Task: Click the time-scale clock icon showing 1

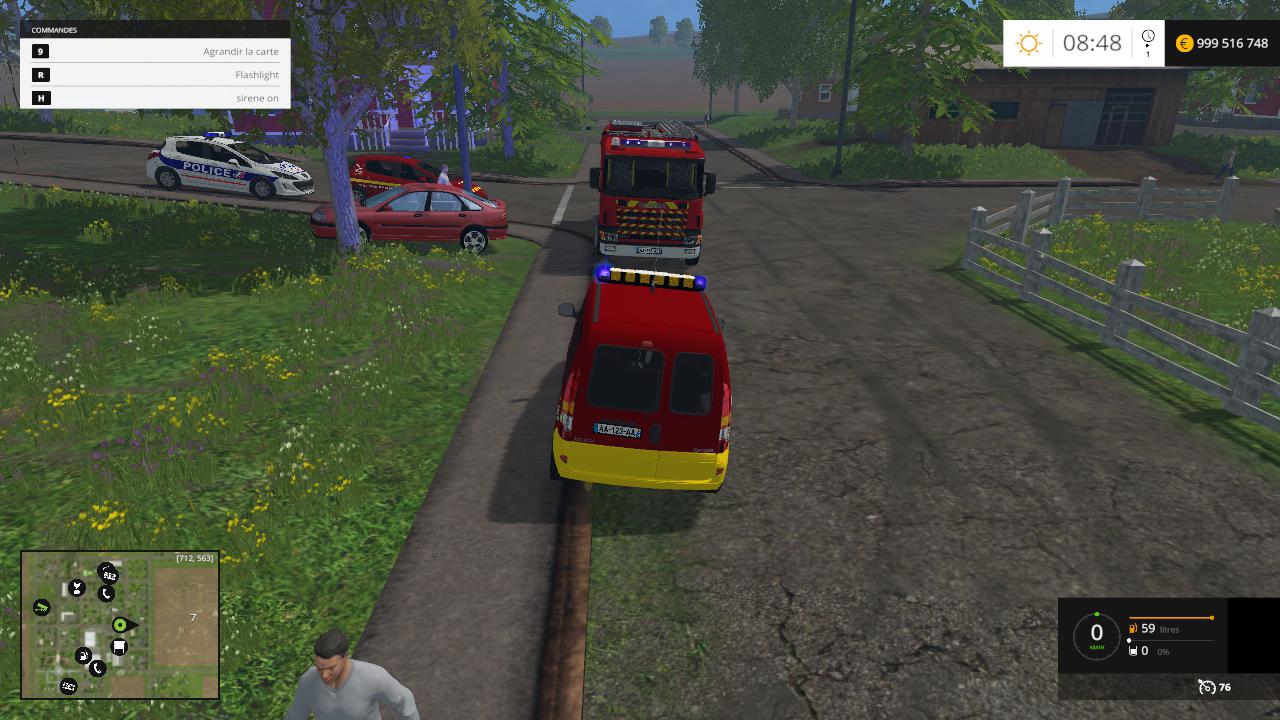Action: point(1146,40)
